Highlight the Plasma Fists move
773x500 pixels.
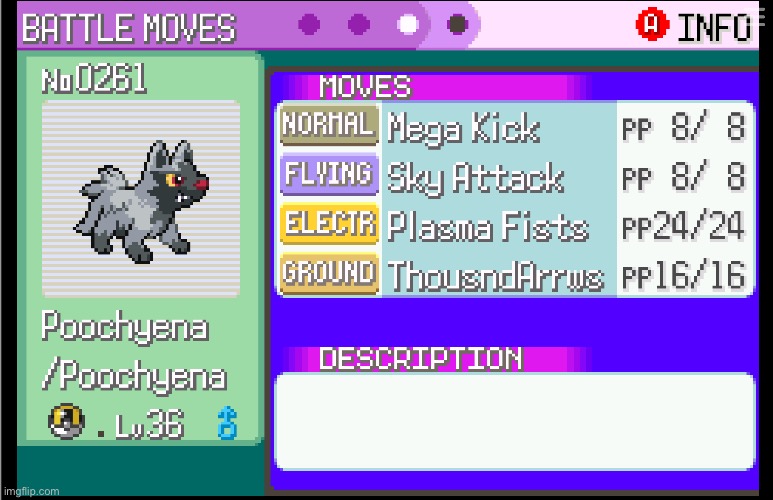click(487, 225)
